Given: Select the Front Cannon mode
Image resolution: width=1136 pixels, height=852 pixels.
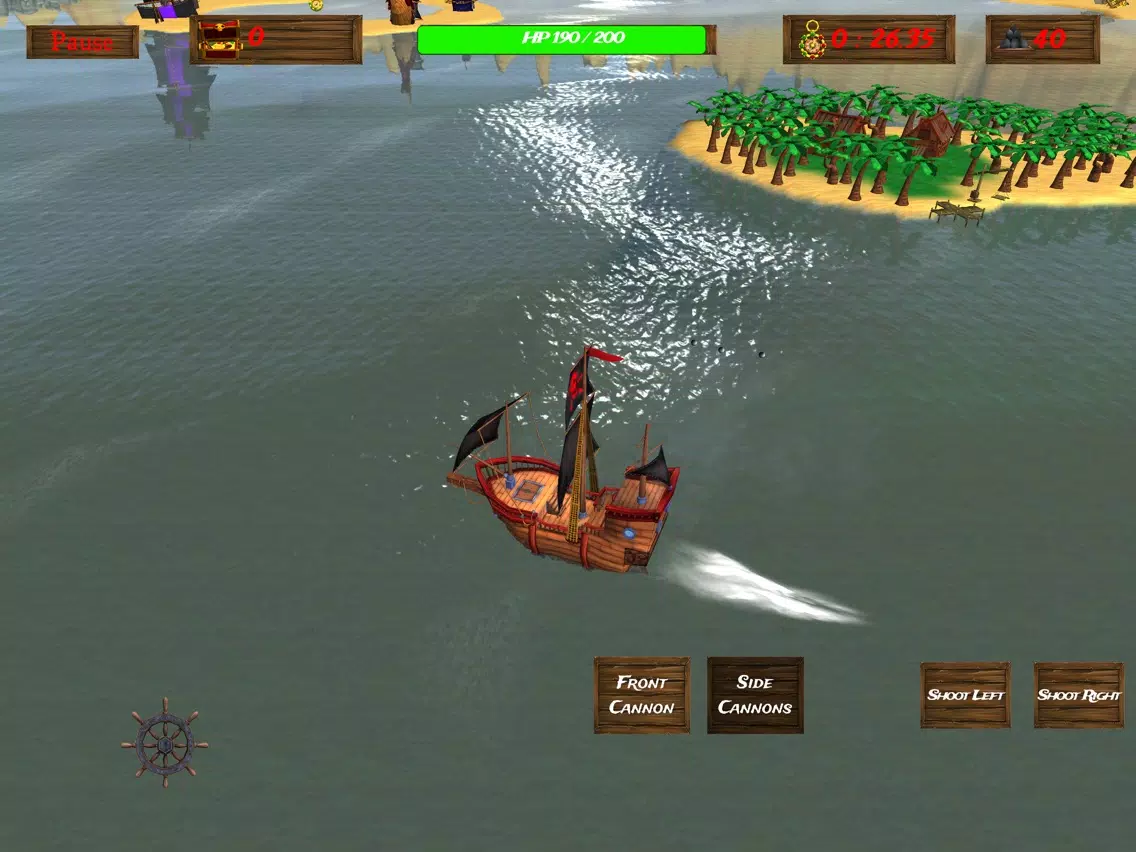Looking at the screenshot, I should [x=642, y=695].
